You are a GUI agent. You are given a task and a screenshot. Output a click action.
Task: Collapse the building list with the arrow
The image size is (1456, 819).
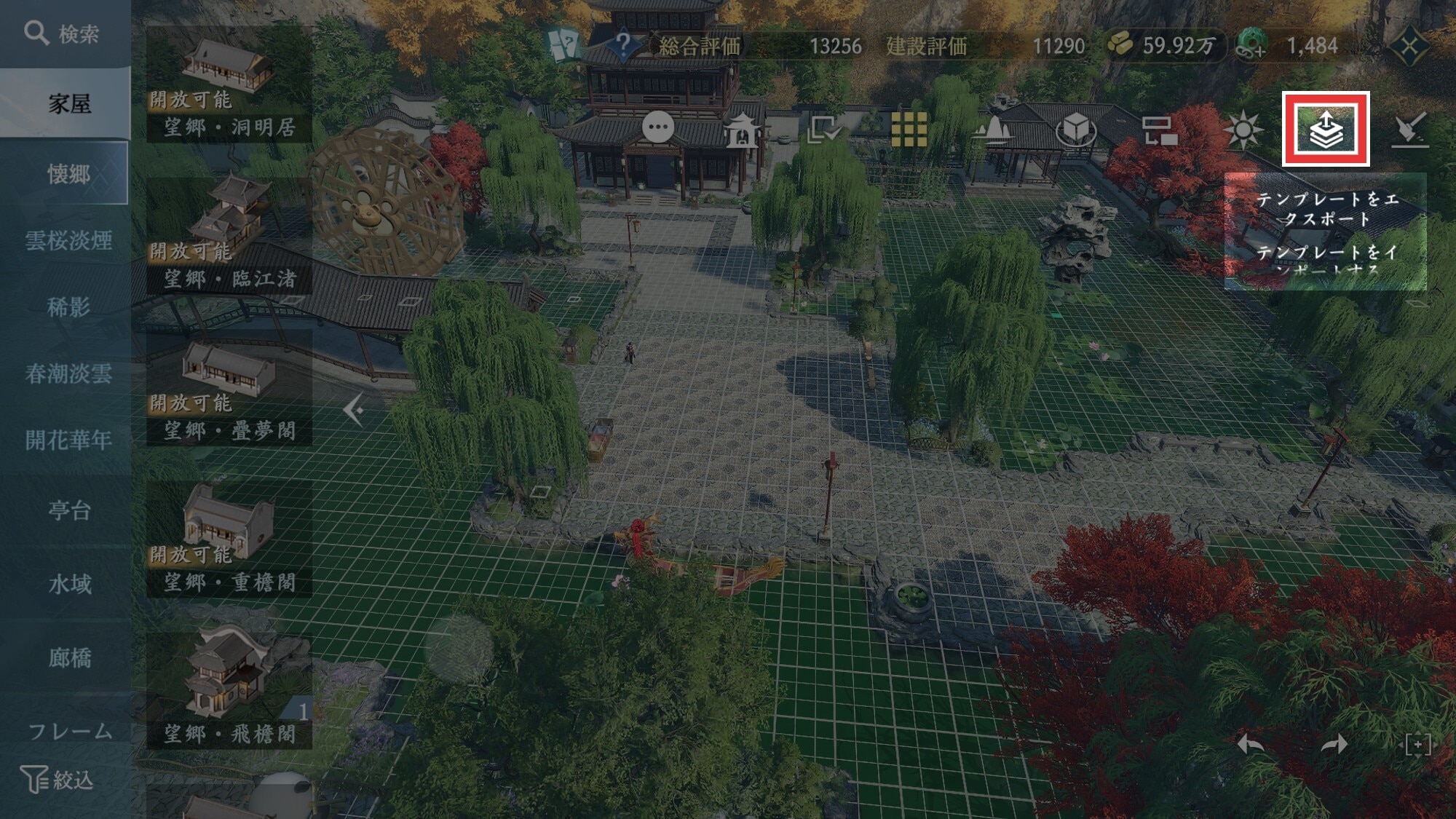(354, 411)
